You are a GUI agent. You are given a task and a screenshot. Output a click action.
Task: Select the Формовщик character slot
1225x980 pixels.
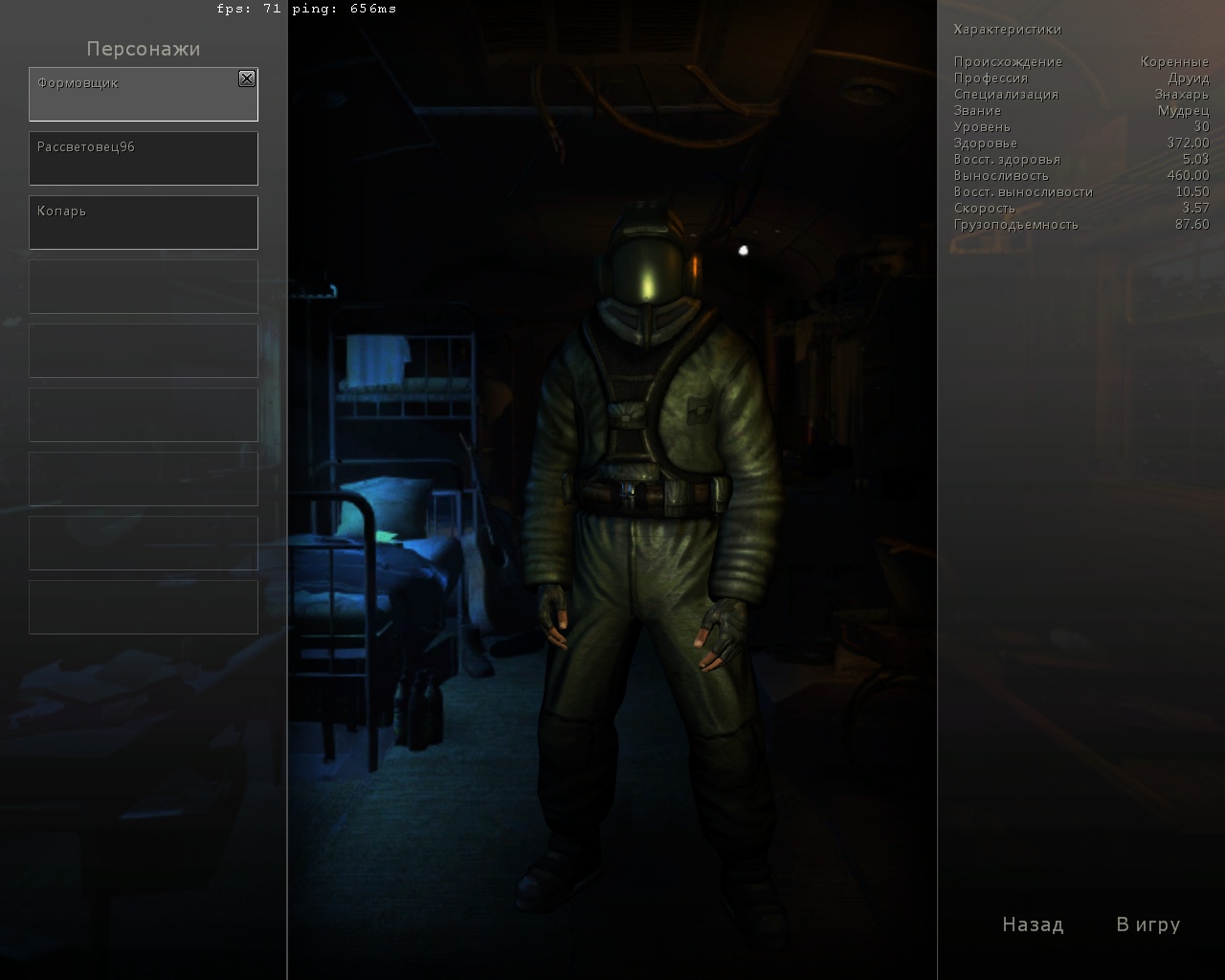(134, 95)
